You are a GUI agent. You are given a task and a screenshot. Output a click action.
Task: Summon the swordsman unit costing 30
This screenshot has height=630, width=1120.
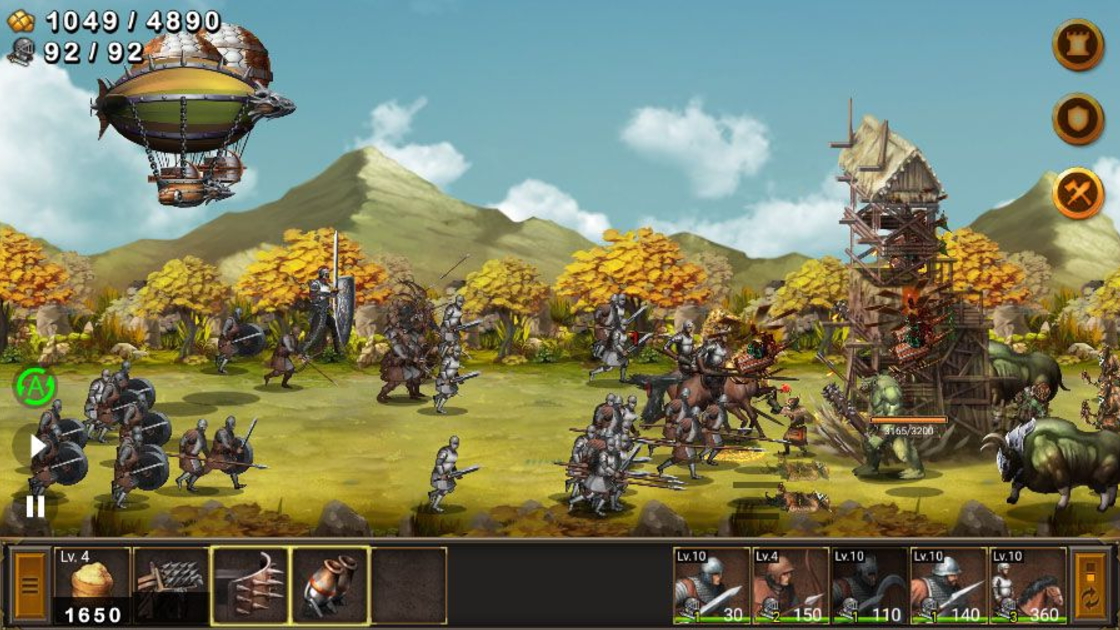pos(711,585)
